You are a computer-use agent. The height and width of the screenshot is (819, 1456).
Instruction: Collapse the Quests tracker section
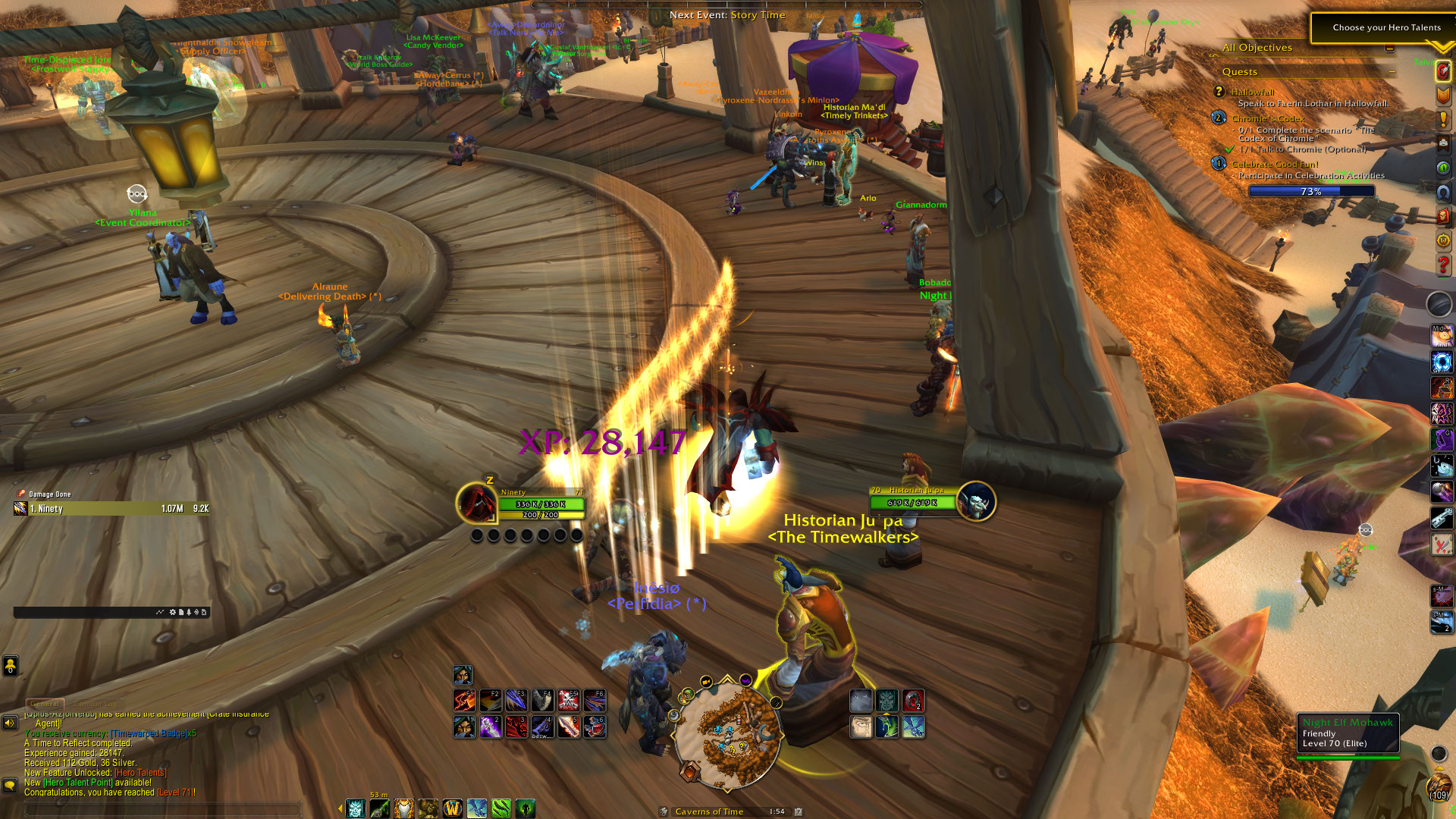point(1392,72)
